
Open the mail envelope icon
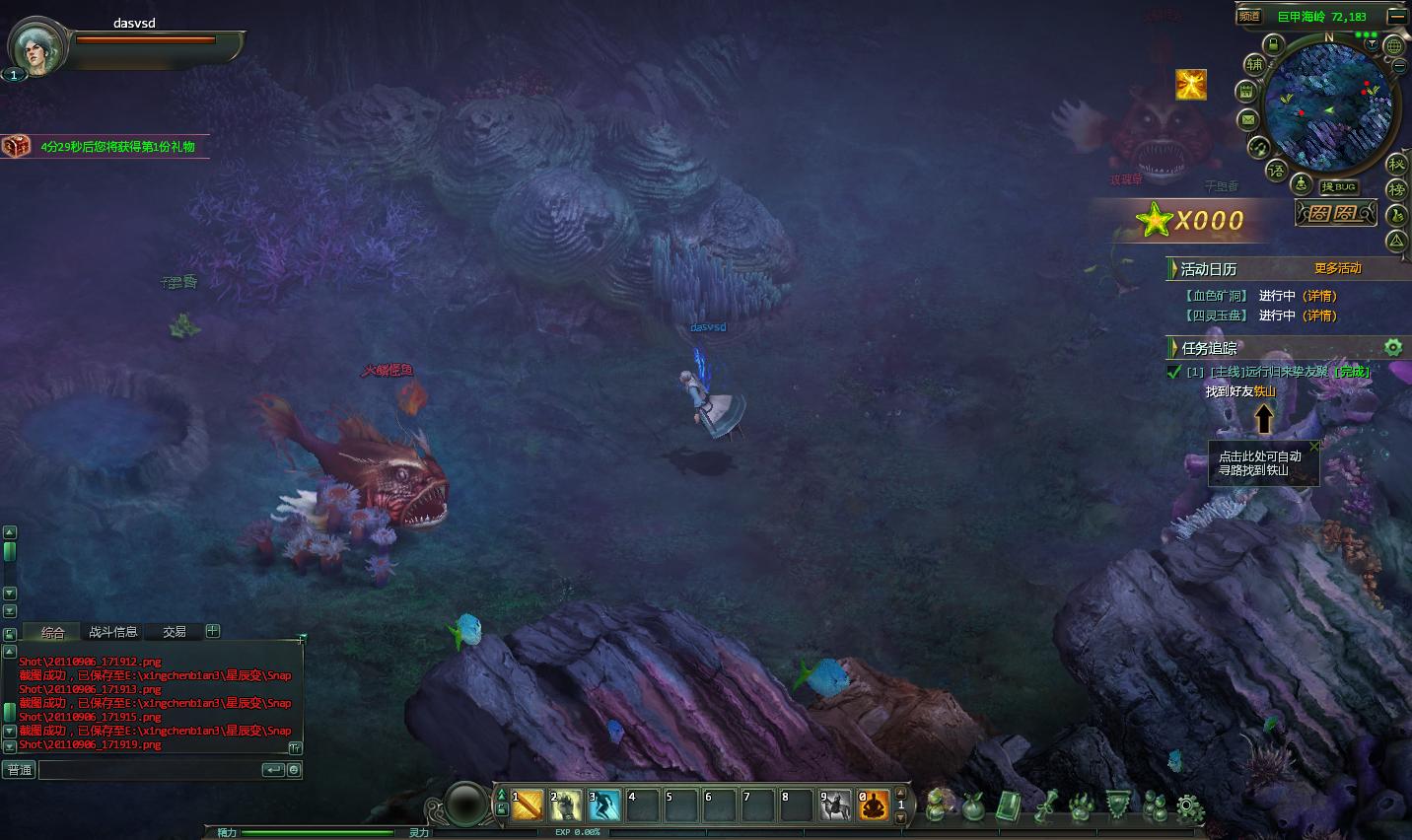1247,120
